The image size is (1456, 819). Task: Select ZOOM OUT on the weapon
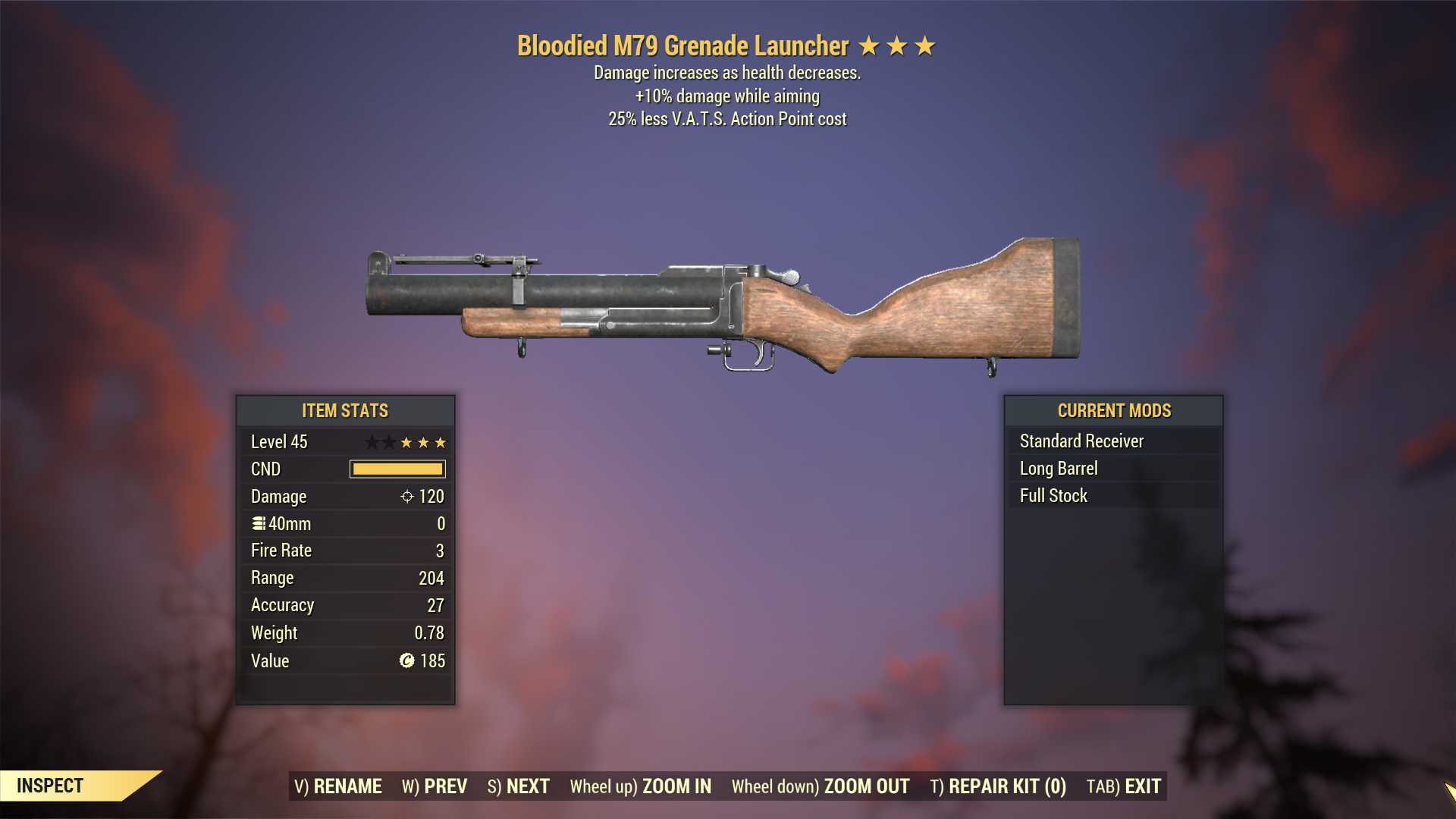click(821, 786)
